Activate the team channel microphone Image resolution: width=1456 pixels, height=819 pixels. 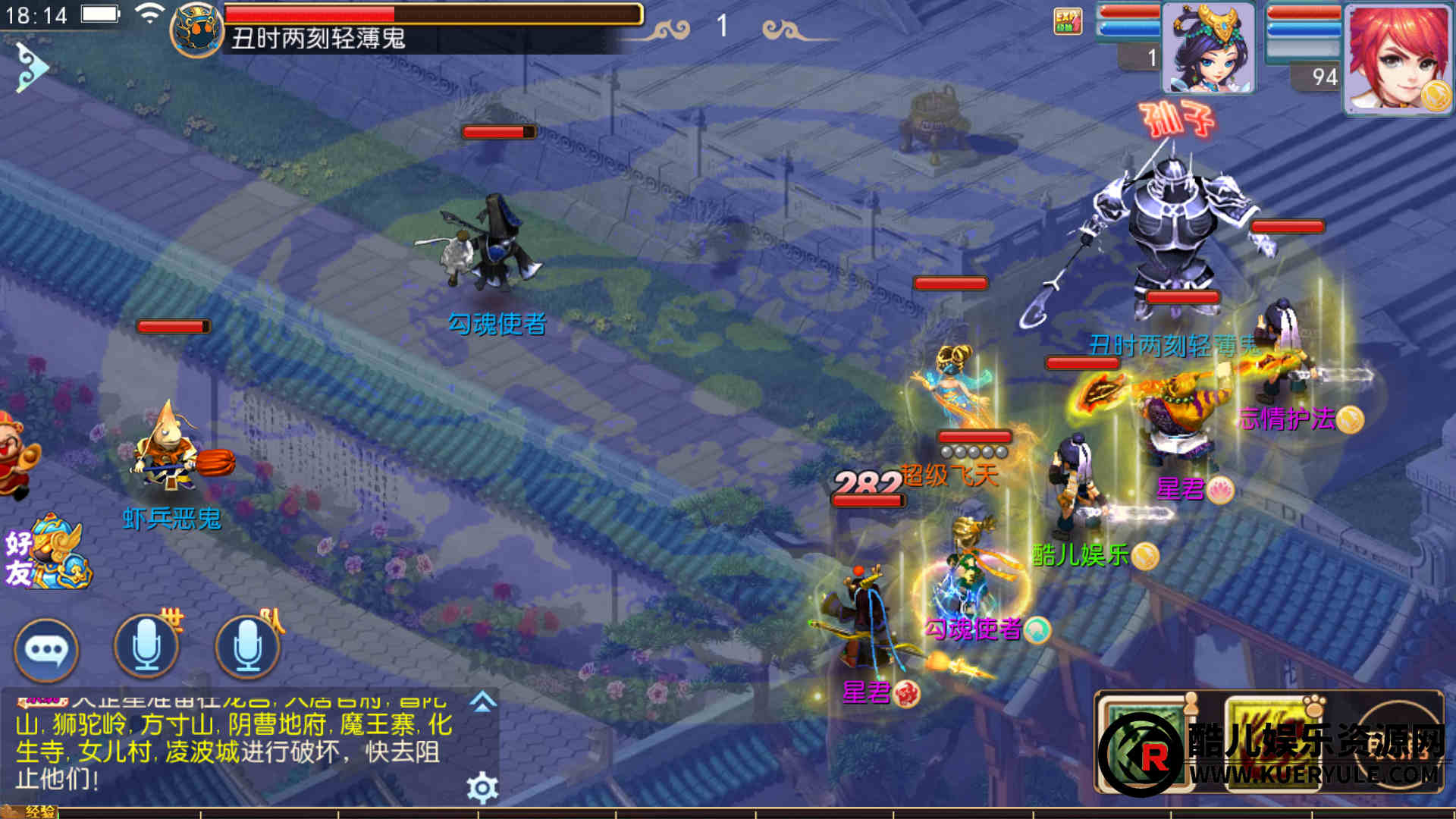(247, 647)
